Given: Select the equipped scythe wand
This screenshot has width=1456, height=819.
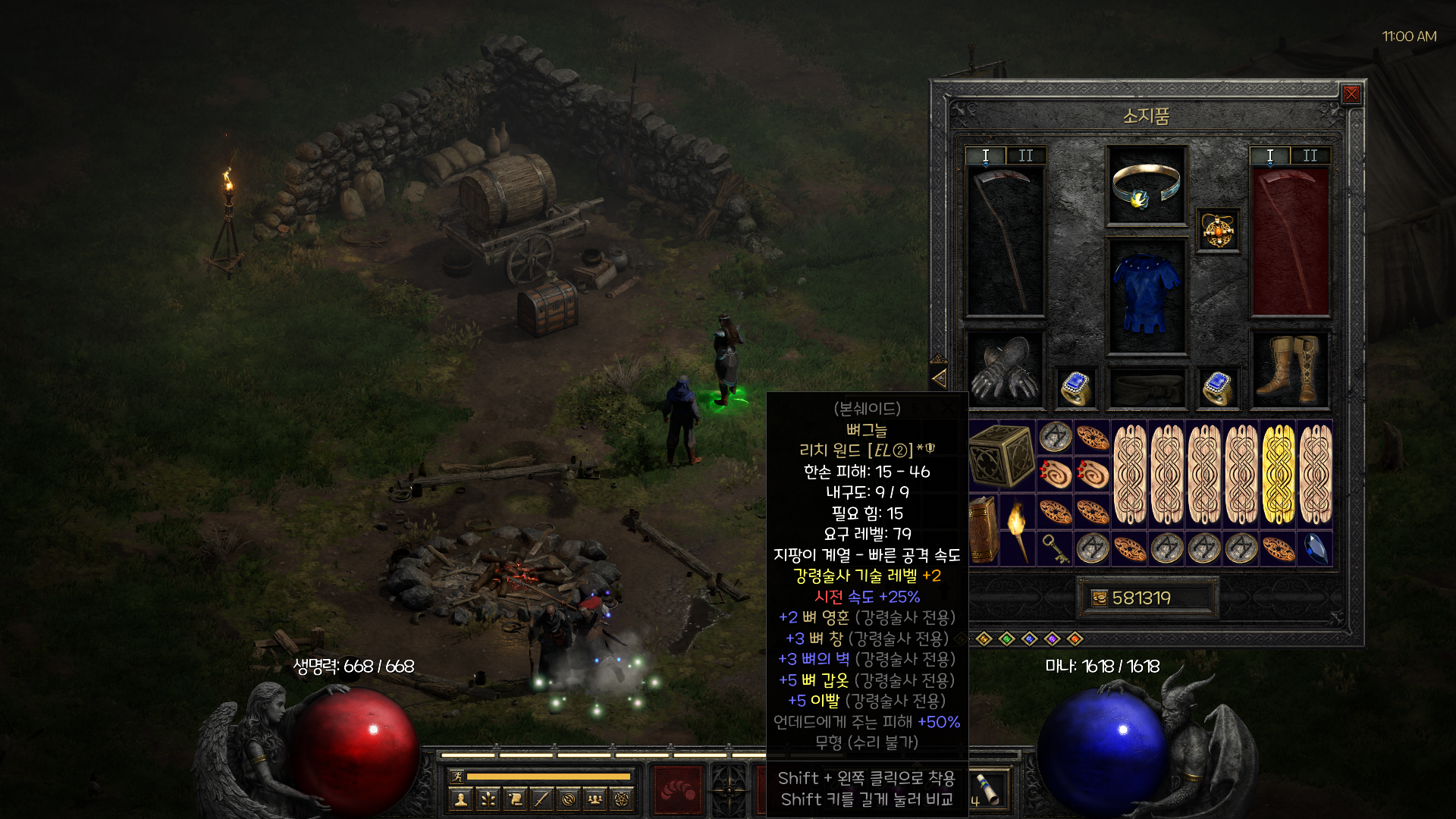Looking at the screenshot, I should [x=1005, y=240].
